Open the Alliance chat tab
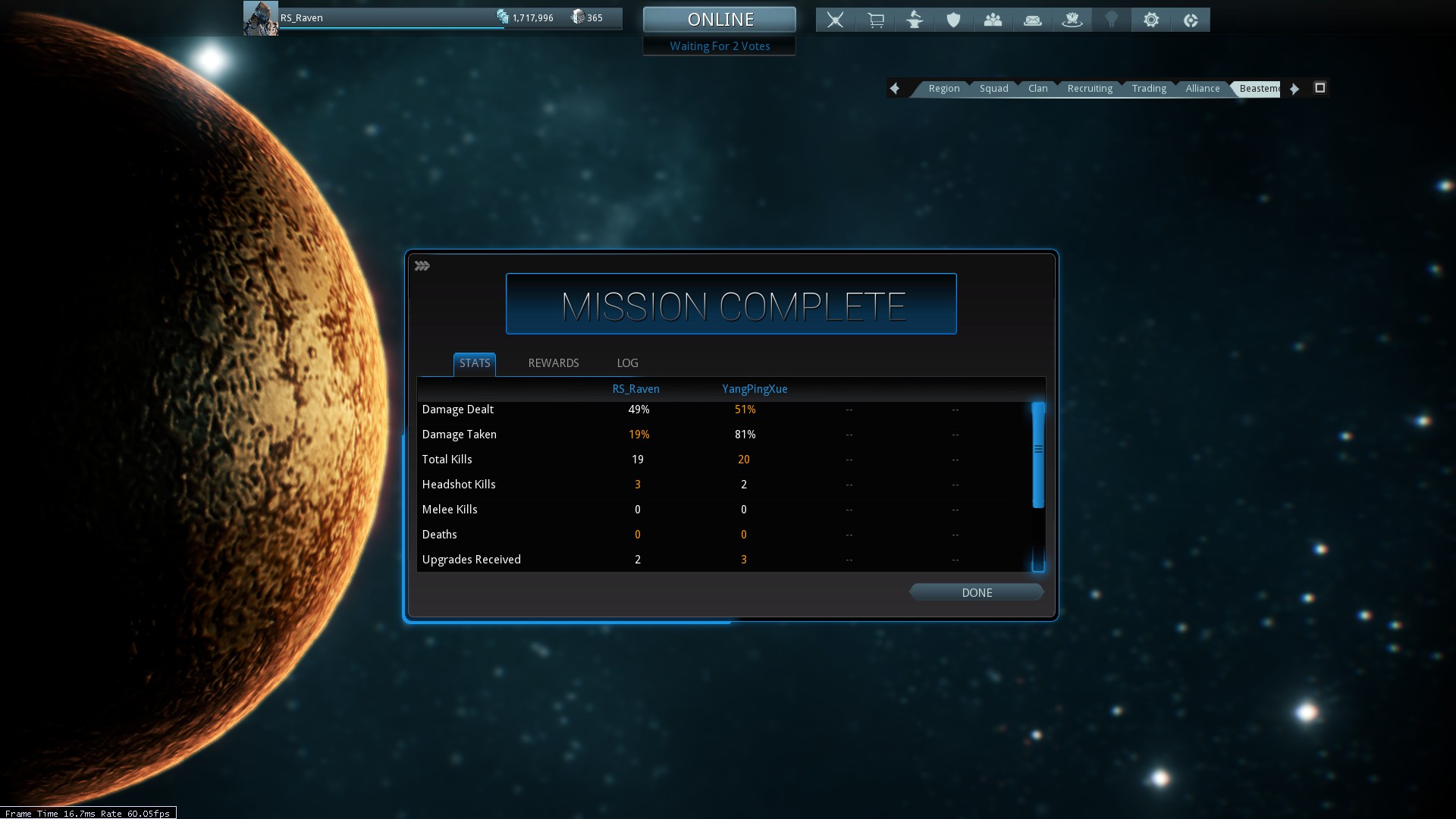1456x819 pixels. (x=1202, y=89)
